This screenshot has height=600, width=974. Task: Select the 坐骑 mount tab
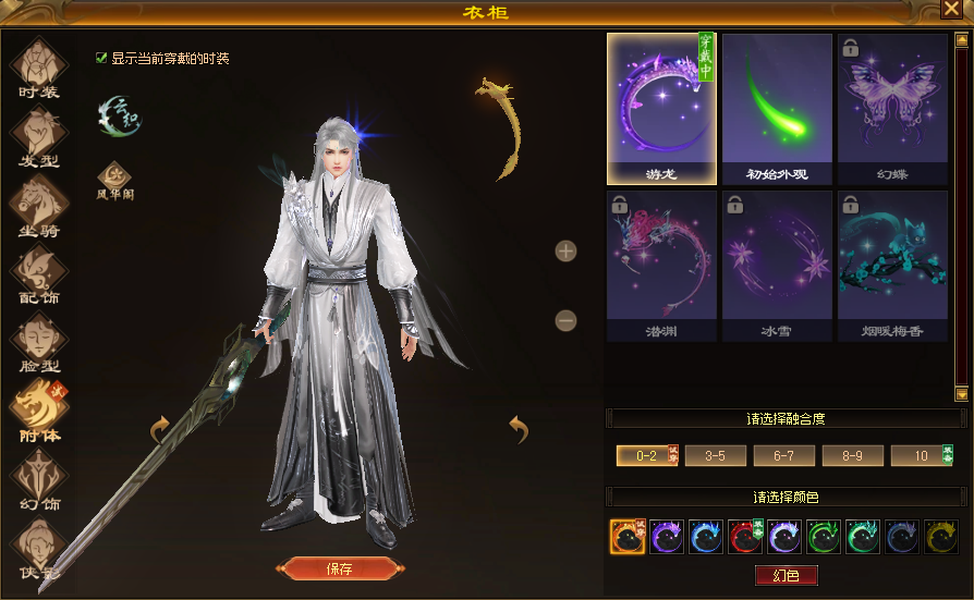coord(39,206)
